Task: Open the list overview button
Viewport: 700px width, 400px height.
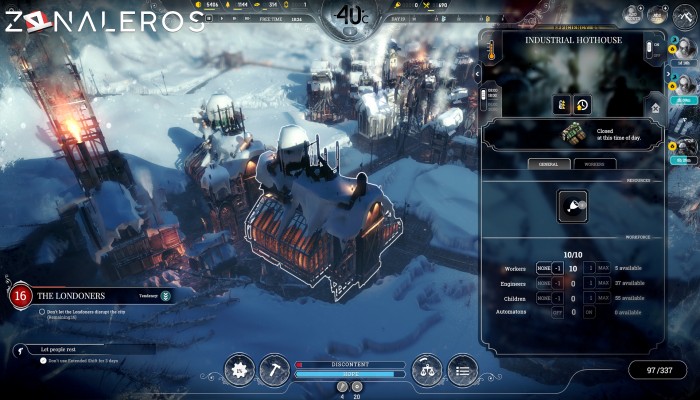Action: click(461, 370)
